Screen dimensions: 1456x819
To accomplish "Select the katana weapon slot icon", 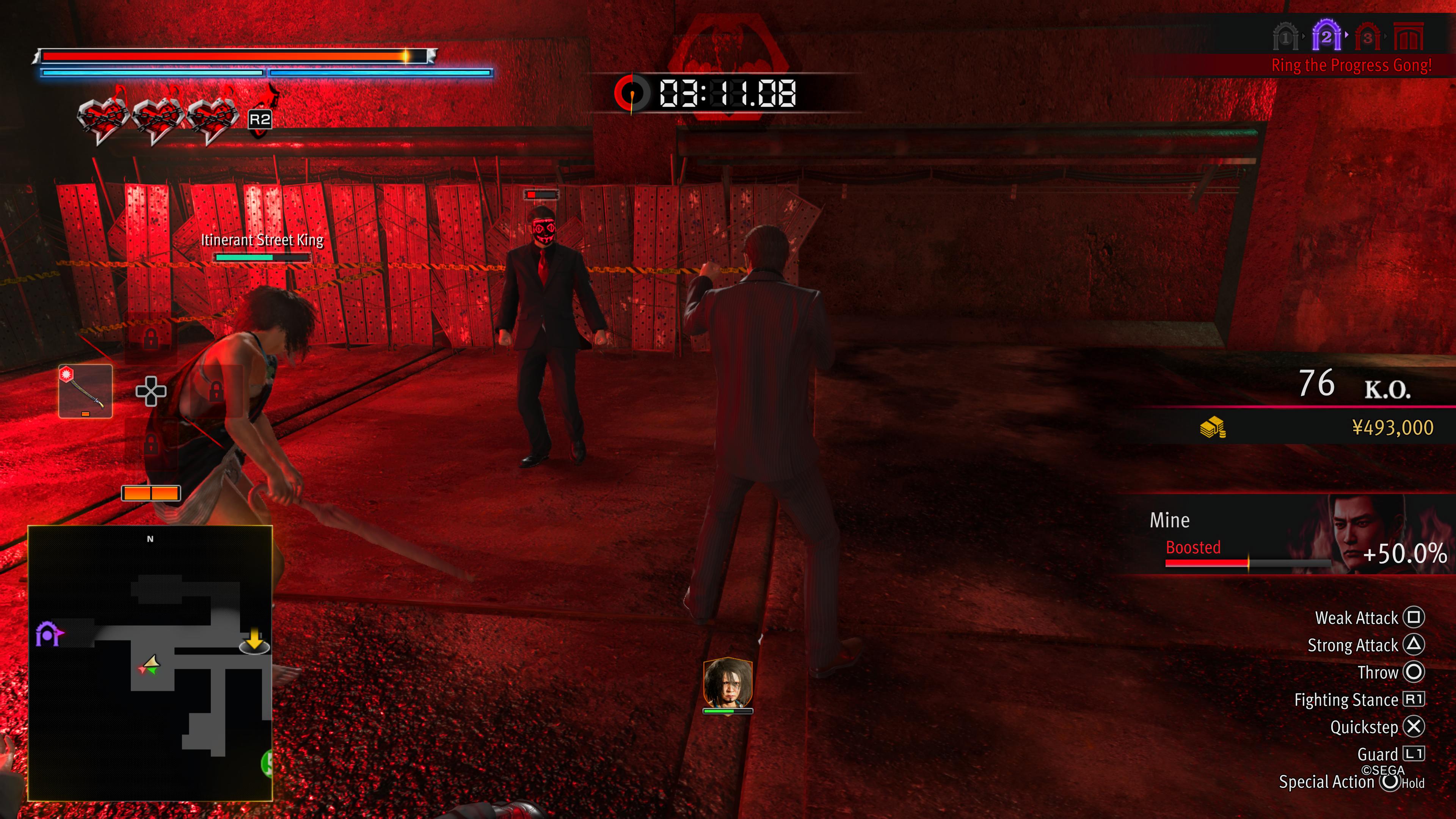I will (x=86, y=392).
